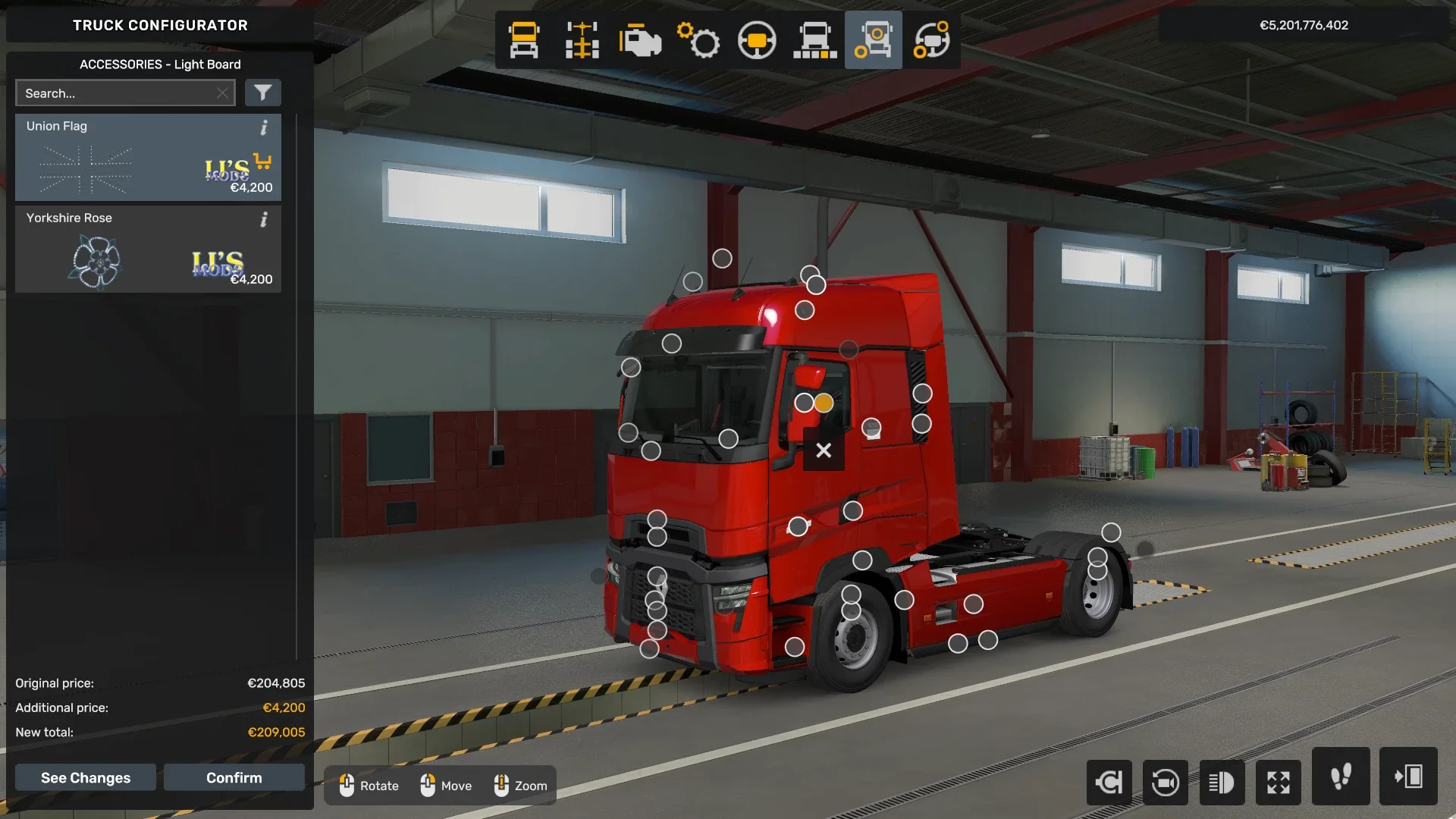
Task: Open the Cabin configuration tab
Action: coord(523,39)
